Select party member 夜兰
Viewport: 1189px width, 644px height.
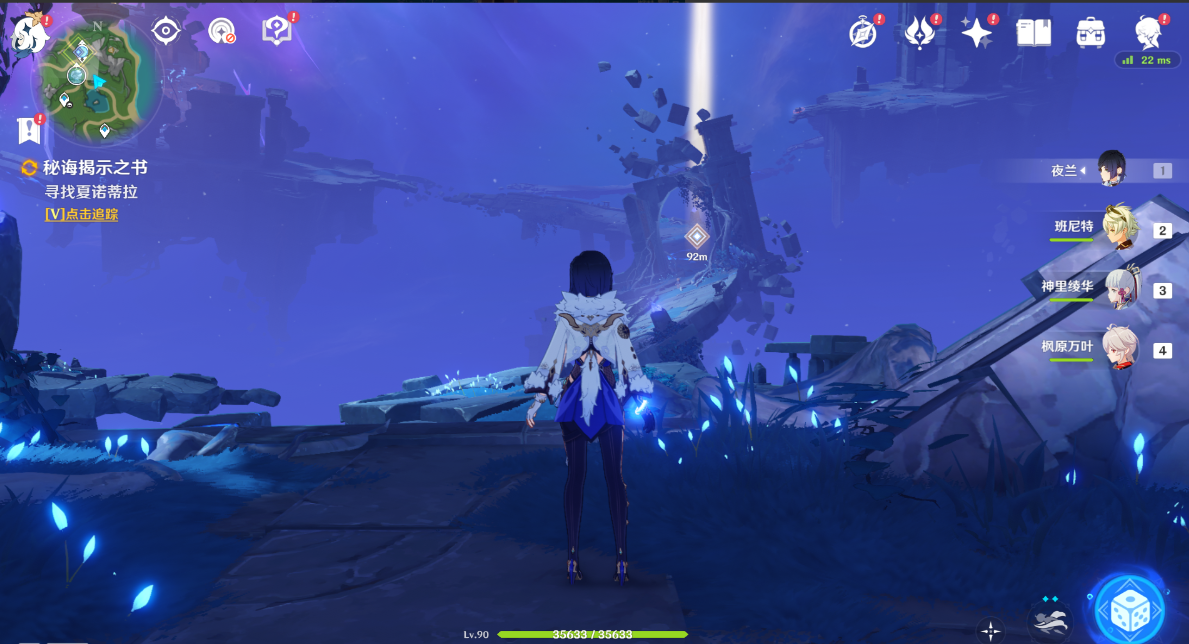pos(1111,169)
